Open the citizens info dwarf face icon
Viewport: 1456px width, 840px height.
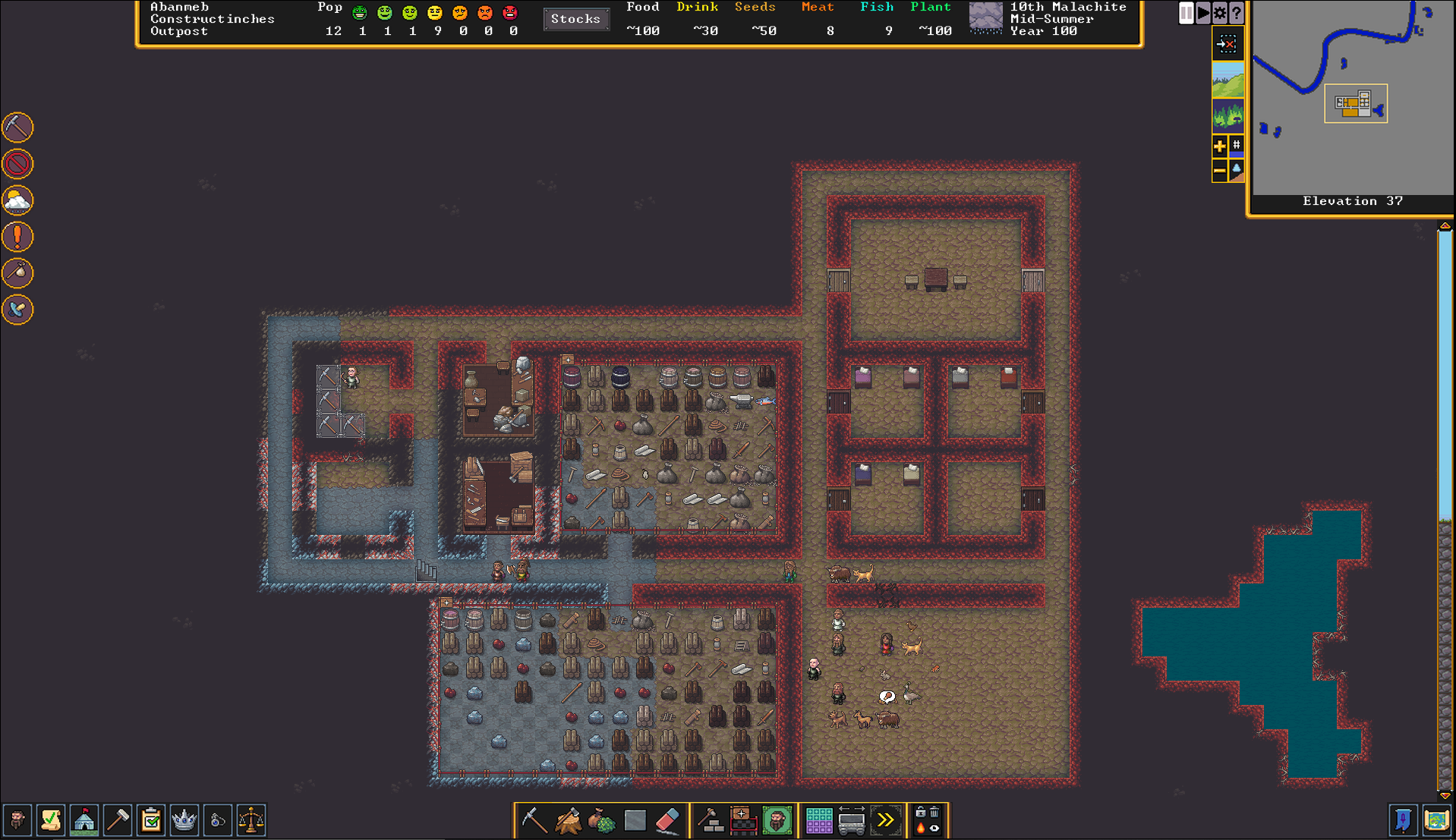17,820
